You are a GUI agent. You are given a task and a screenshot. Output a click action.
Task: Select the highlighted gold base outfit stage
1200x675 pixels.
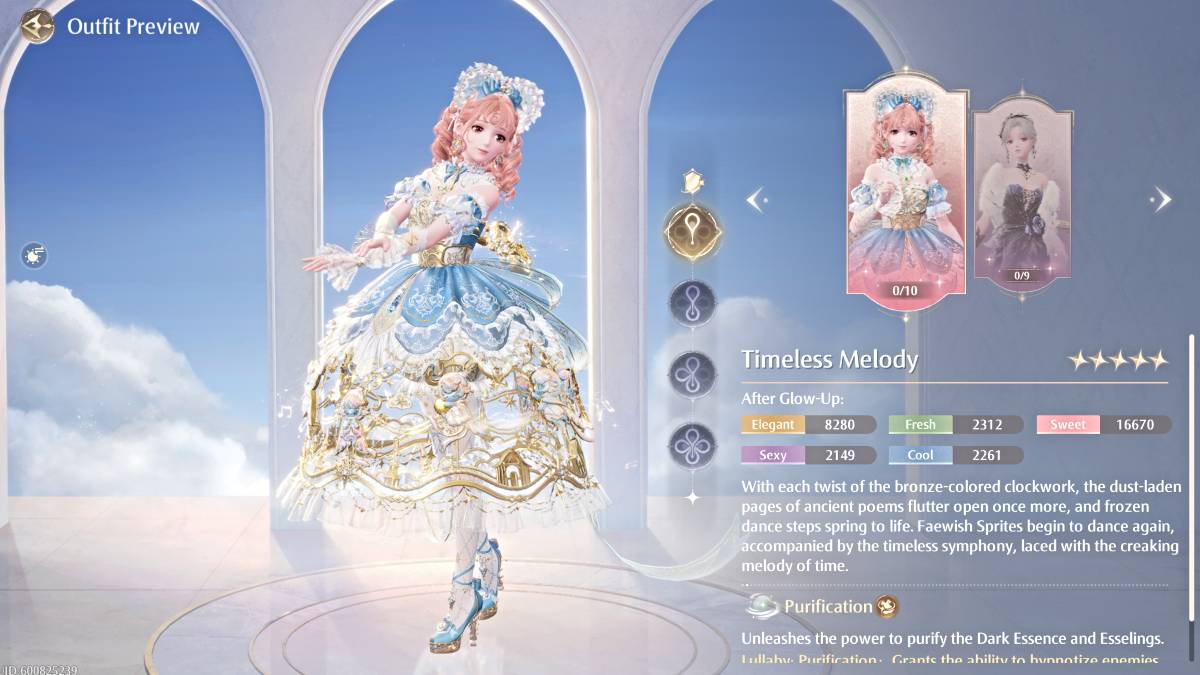pos(692,231)
